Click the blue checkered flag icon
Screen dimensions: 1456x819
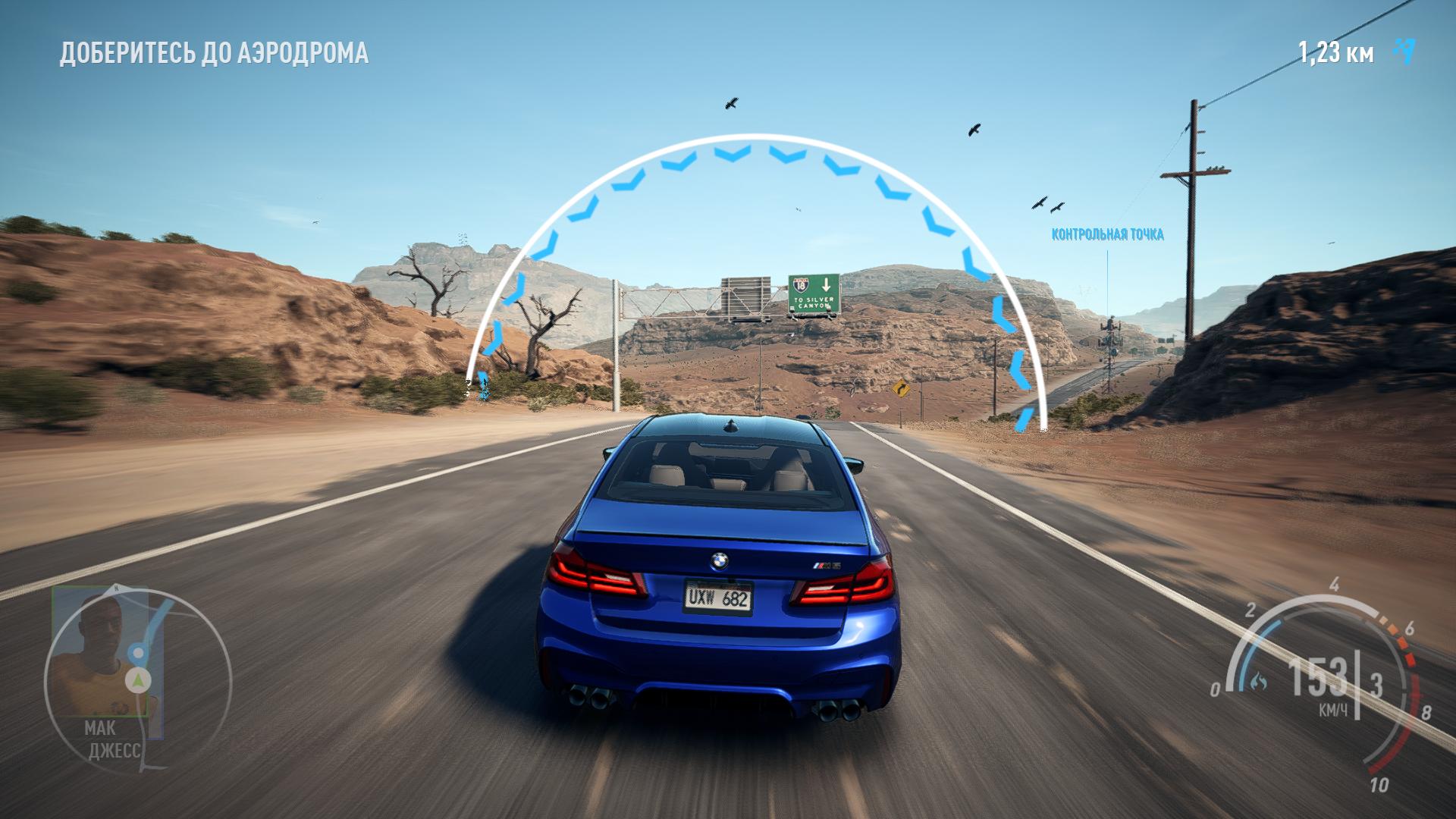click(1404, 51)
